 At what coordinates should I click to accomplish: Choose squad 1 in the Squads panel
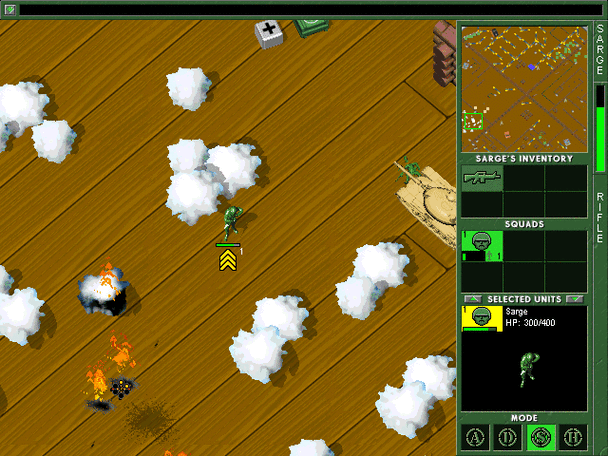click(481, 245)
